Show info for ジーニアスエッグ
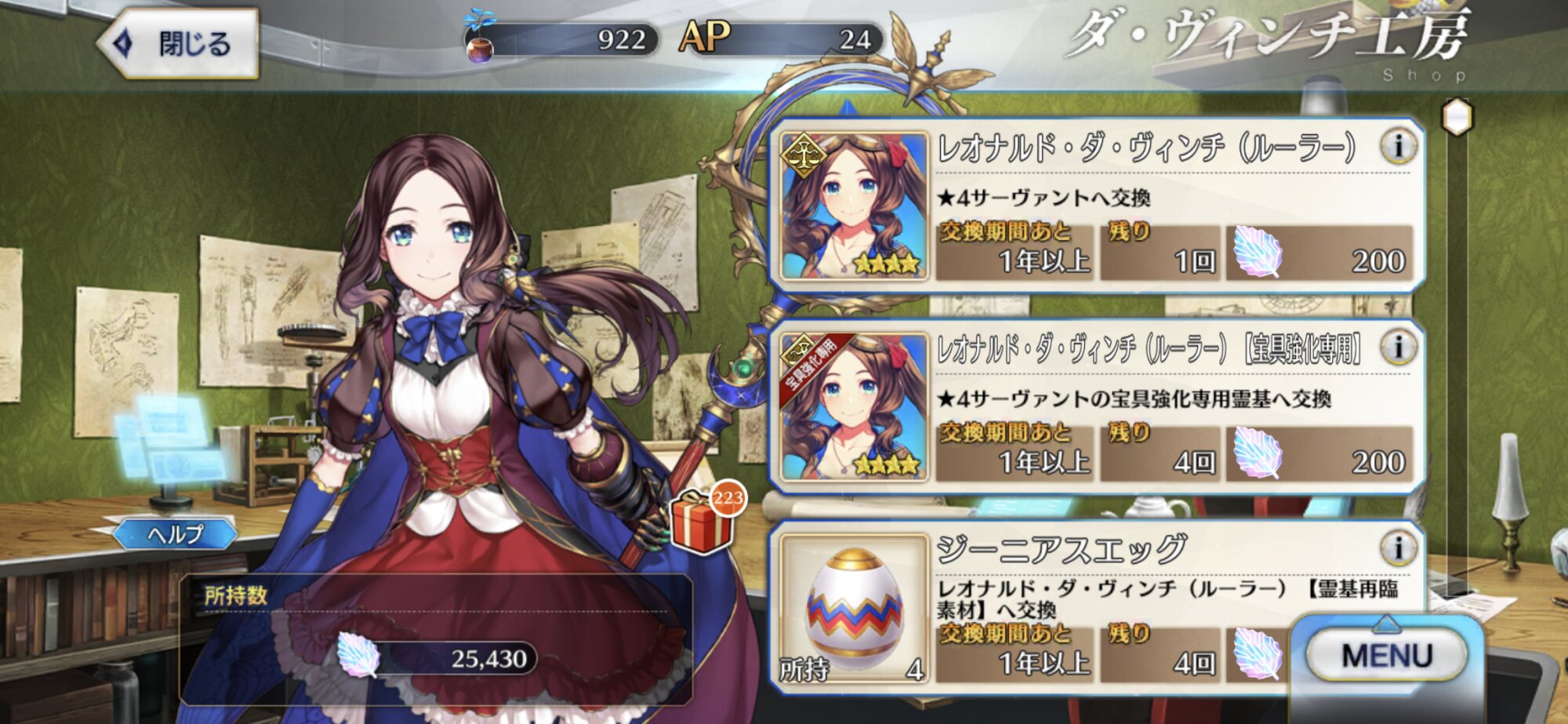Viewport: 1568px width, 724px height. coord(1398,548)
